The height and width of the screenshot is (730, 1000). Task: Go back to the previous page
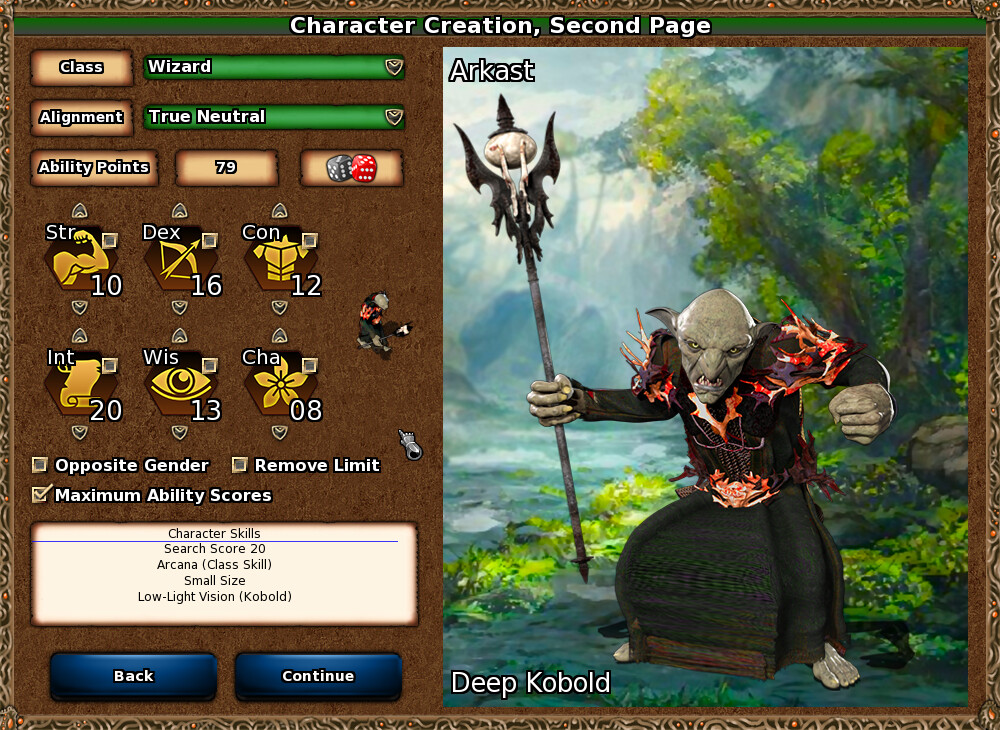pos(133,676)
